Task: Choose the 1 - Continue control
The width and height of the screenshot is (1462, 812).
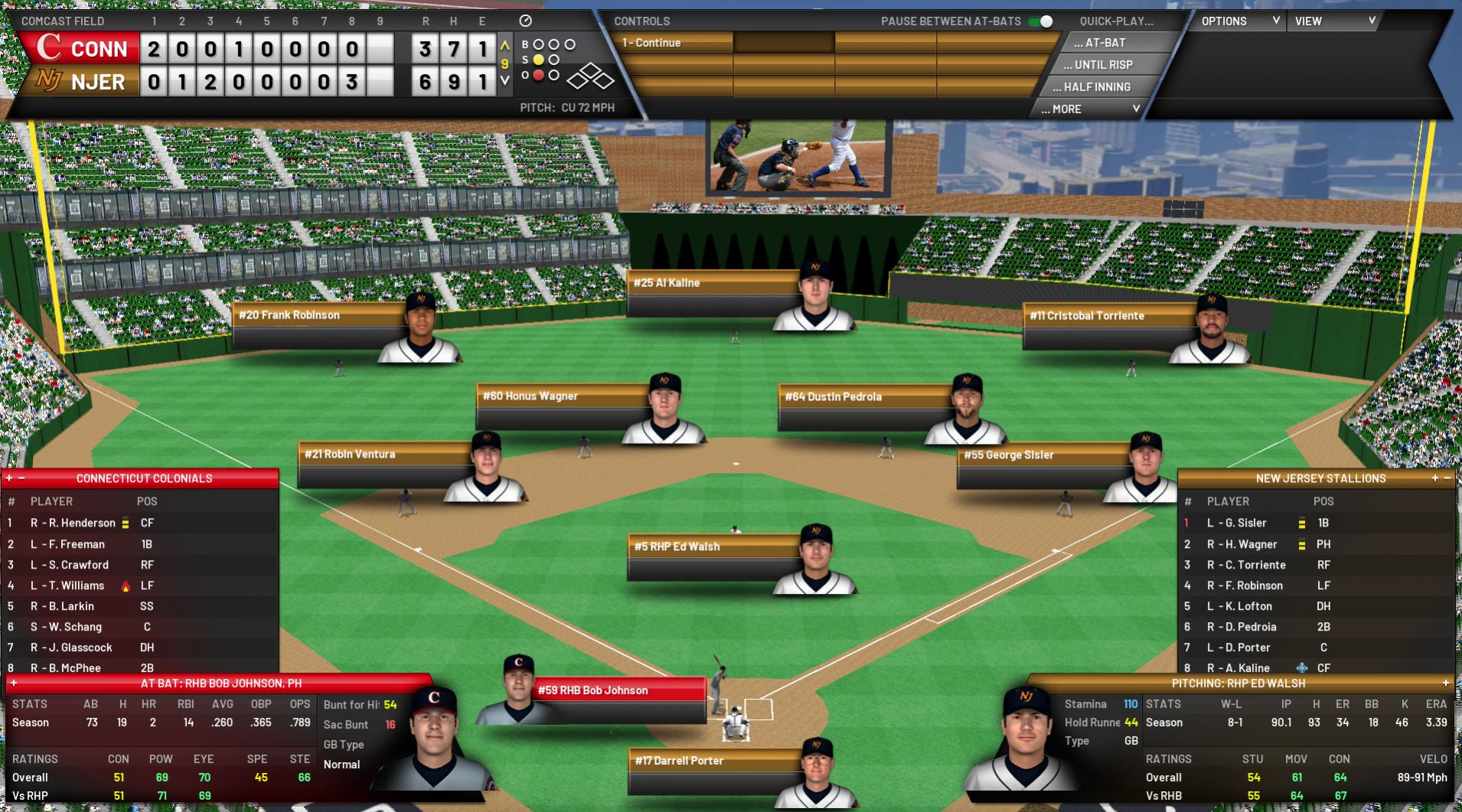Action: click(674, 43)
